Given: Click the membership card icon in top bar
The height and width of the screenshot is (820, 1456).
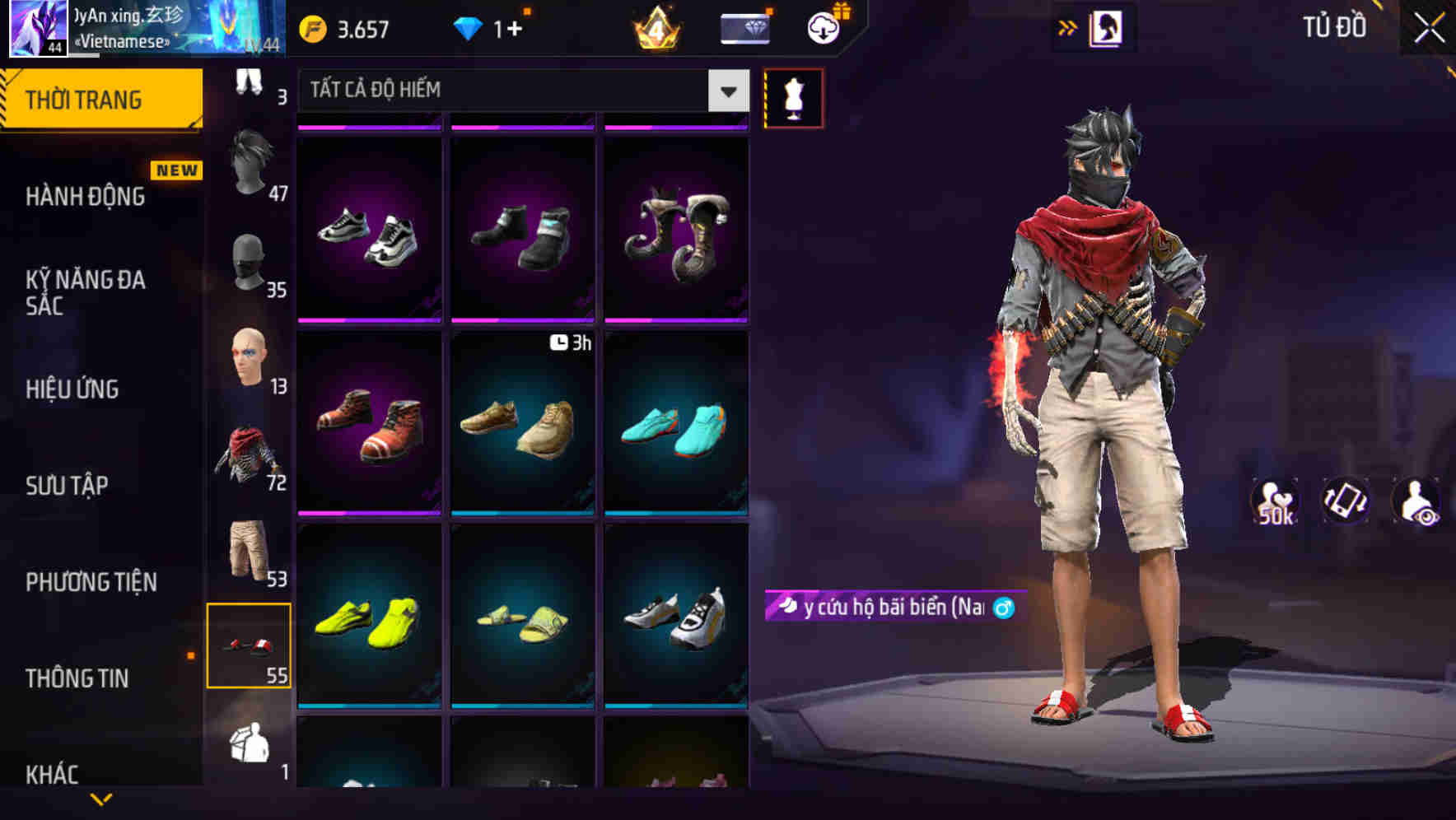Looking at the screenshot, I should coord(744,27).
